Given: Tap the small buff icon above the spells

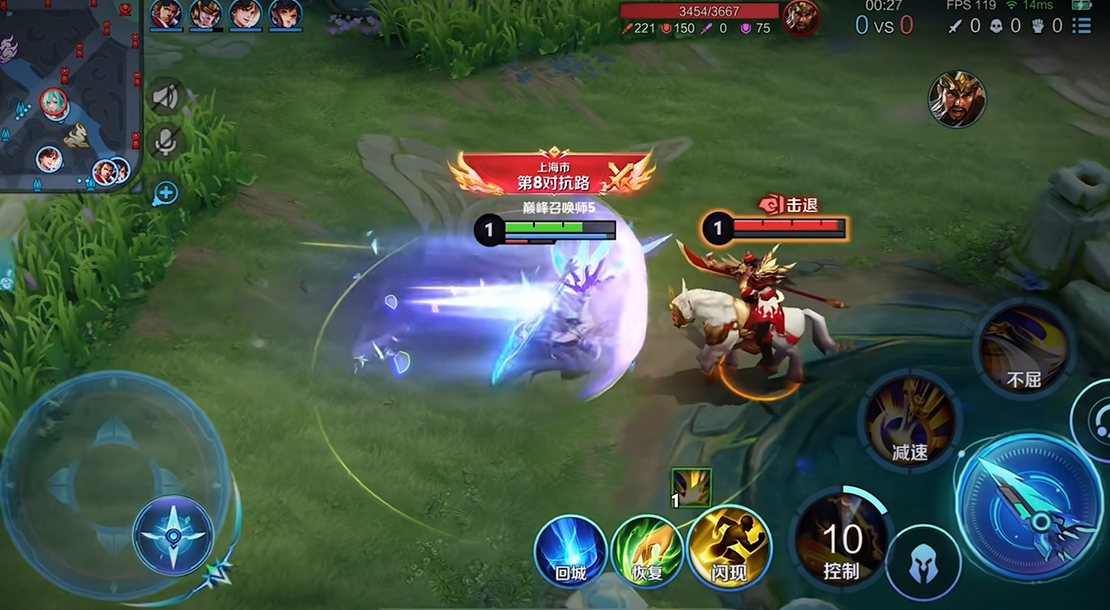Looking at the screenshot, I should tap(691, 488).
